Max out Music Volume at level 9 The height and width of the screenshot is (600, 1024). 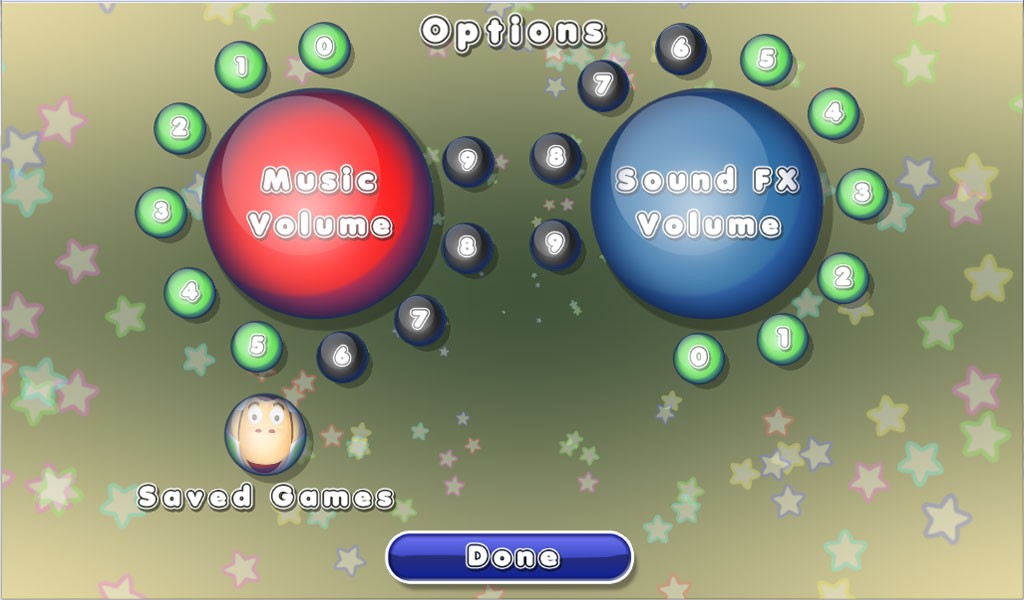point(467,160)
